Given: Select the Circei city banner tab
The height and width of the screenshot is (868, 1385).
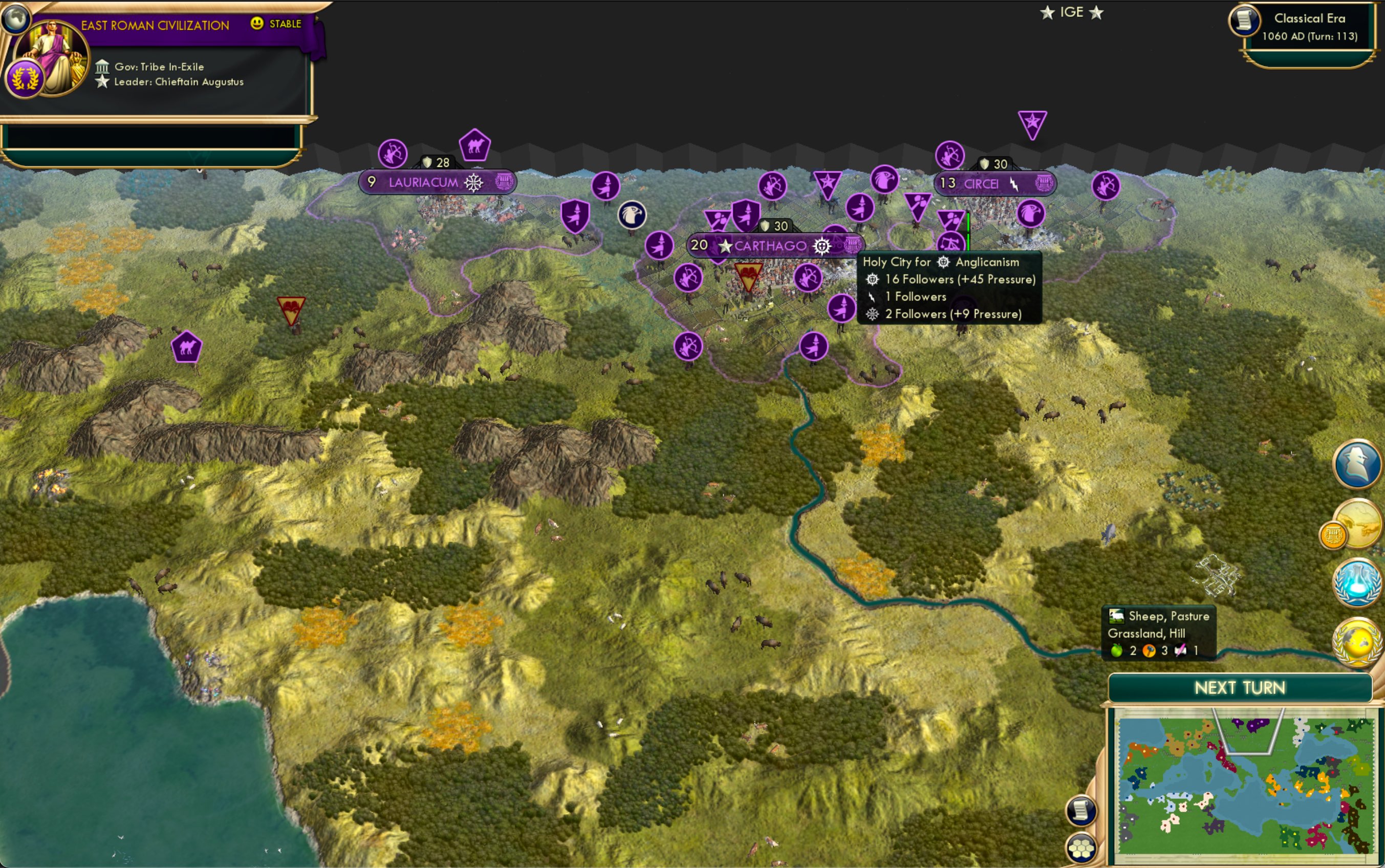Looking at the screenshot, I should pos(982,184).
